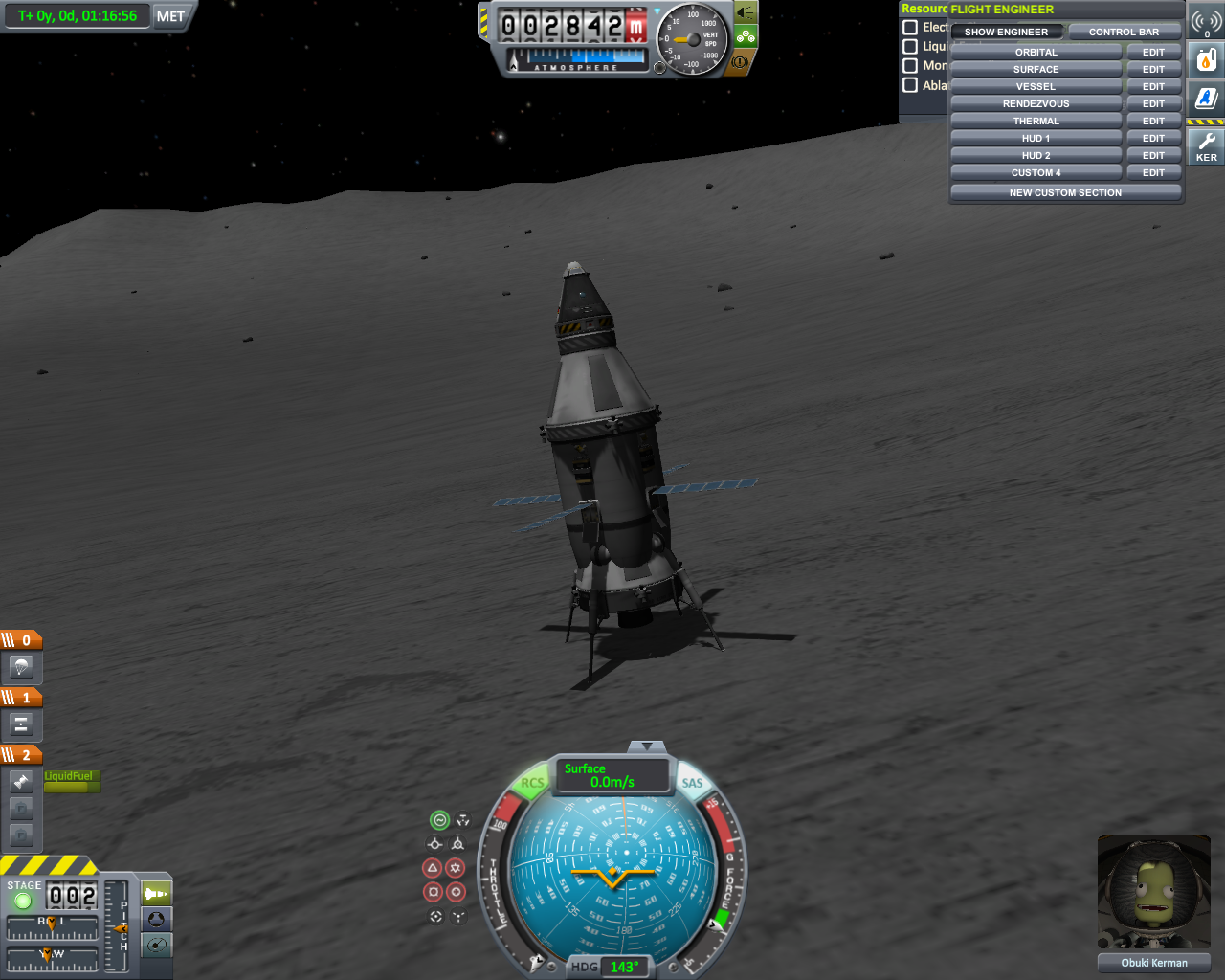Click the Surface speed mode readout
The image size is (1225, 980).
[x=612, y=775]
